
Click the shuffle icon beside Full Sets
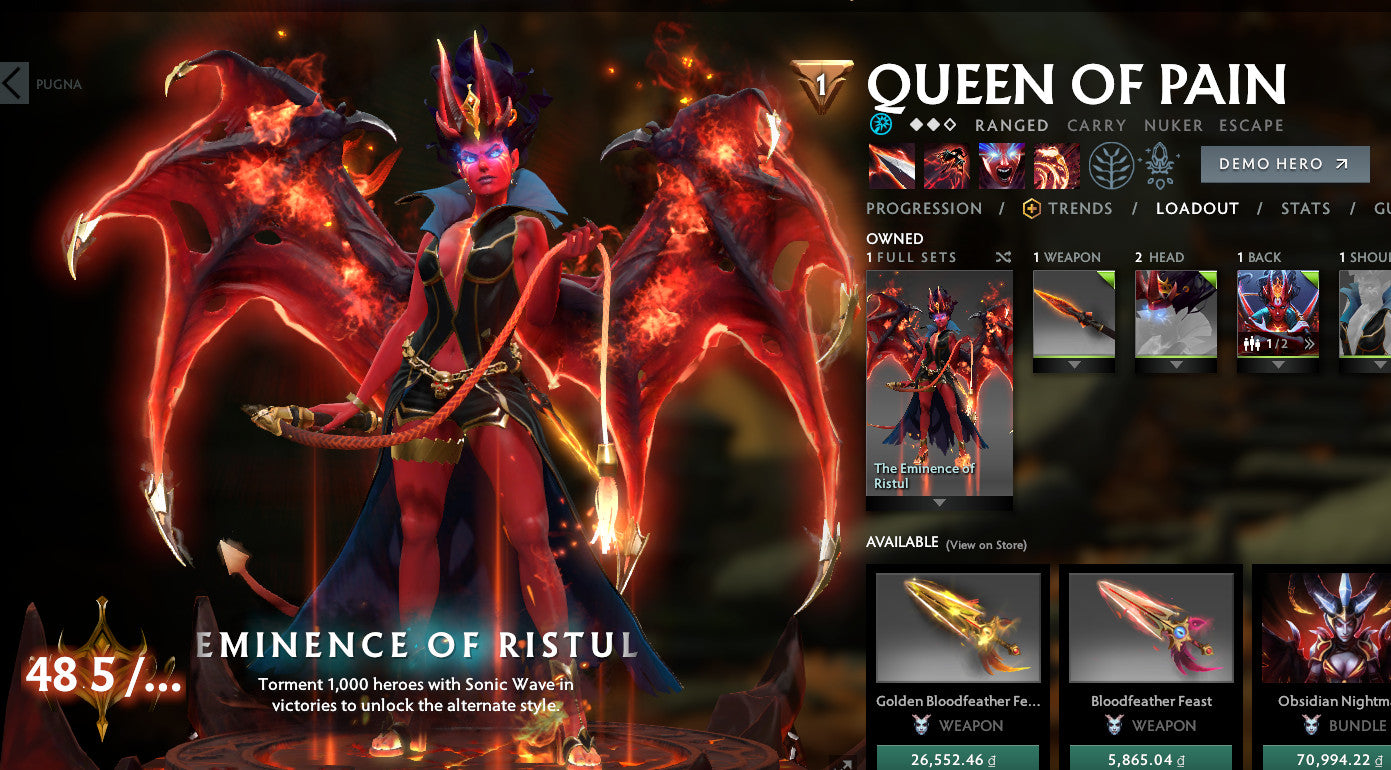coord(1004,256)
